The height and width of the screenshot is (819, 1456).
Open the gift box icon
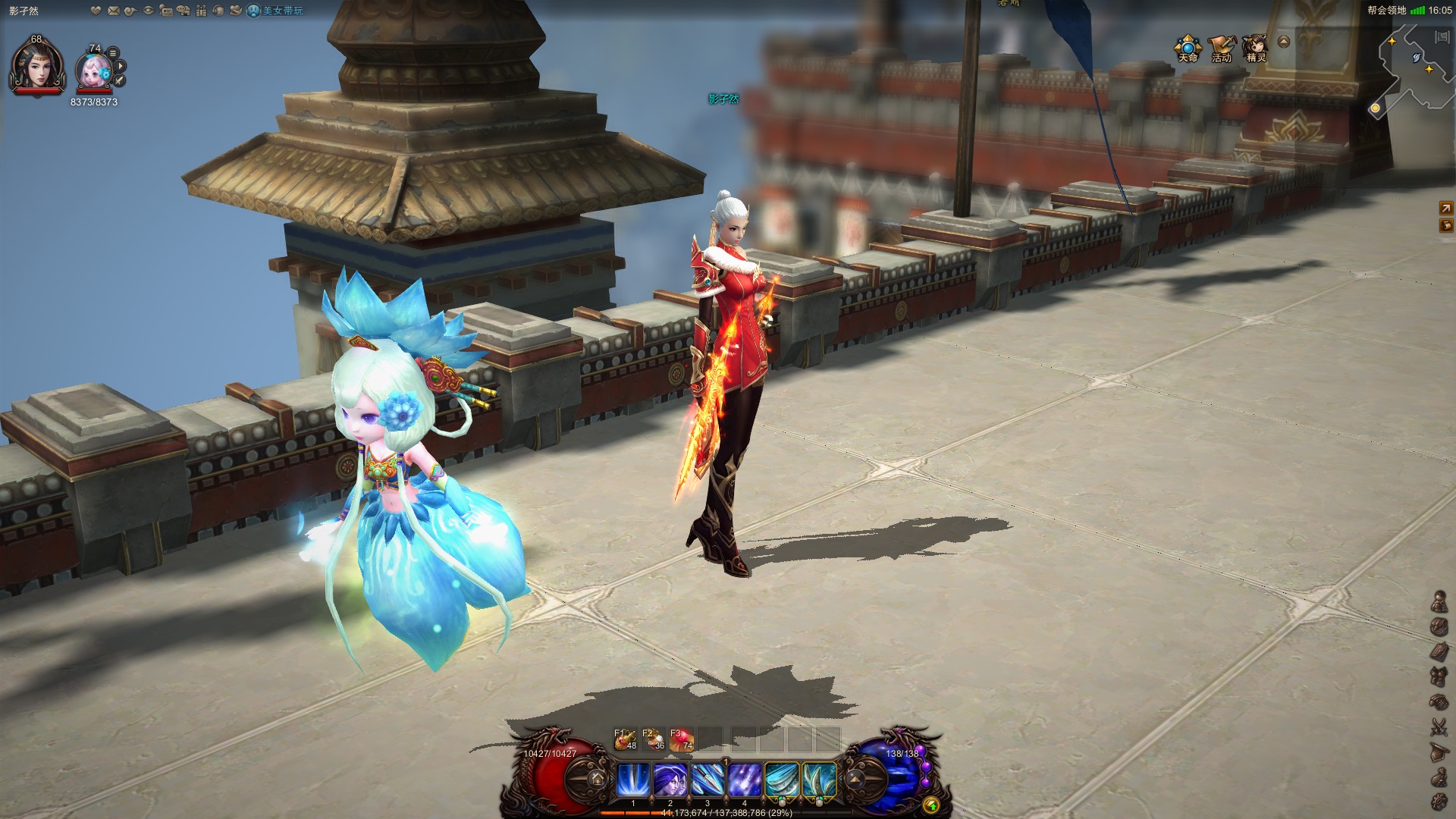pyautogui.click(x=201, y=11)
